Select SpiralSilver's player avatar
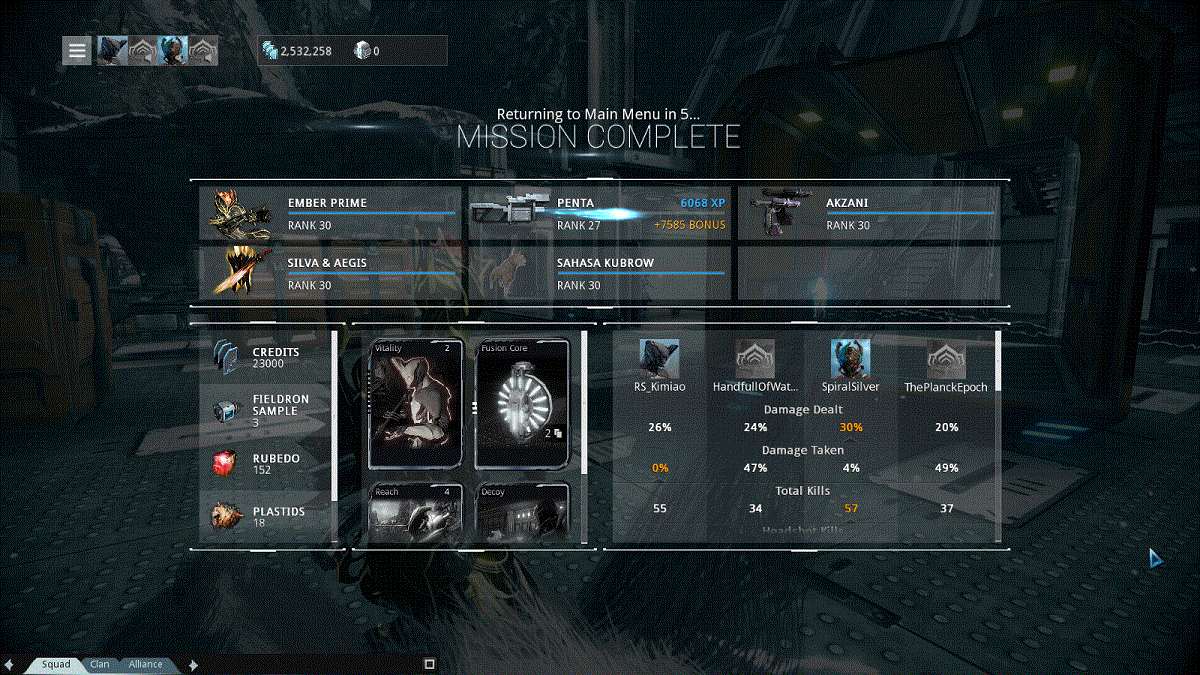This screenshot has height=675, width=1200. (851, 358)
